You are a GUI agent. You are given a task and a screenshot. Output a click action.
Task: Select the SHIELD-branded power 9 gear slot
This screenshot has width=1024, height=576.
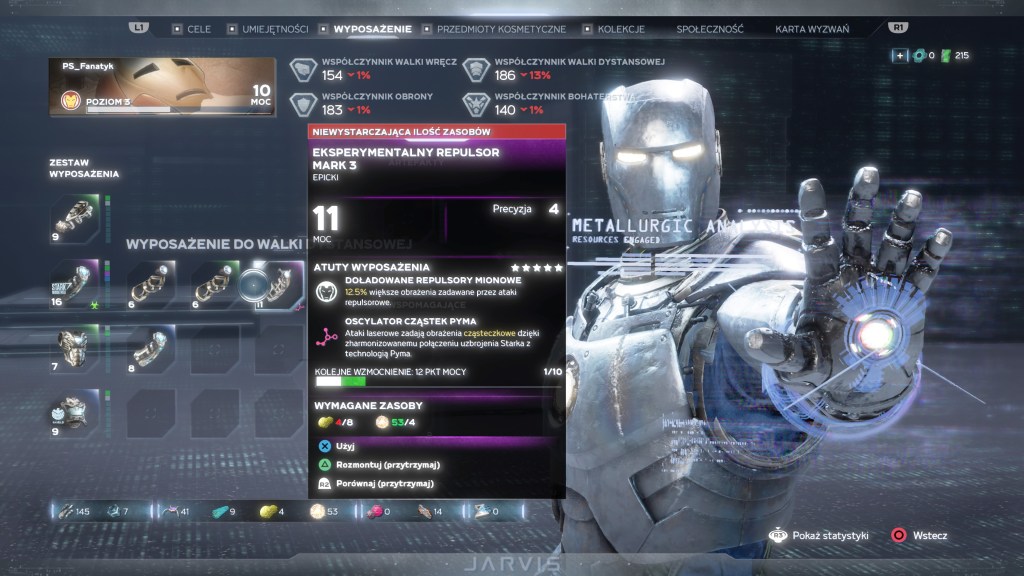(75, 413)
